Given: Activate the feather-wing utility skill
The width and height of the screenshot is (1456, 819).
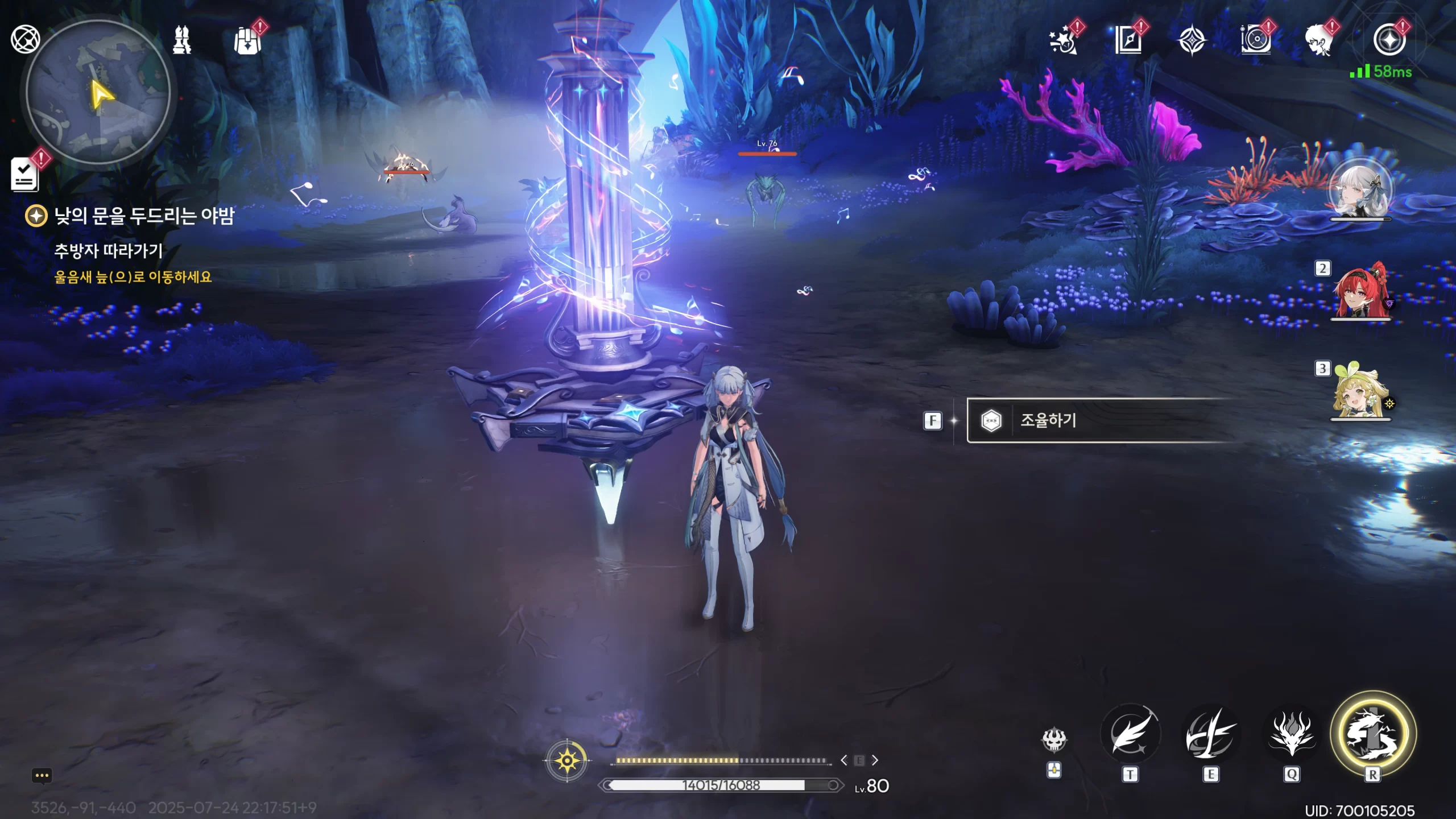Looking at the screenshot, I should (x=1130, y=735).
